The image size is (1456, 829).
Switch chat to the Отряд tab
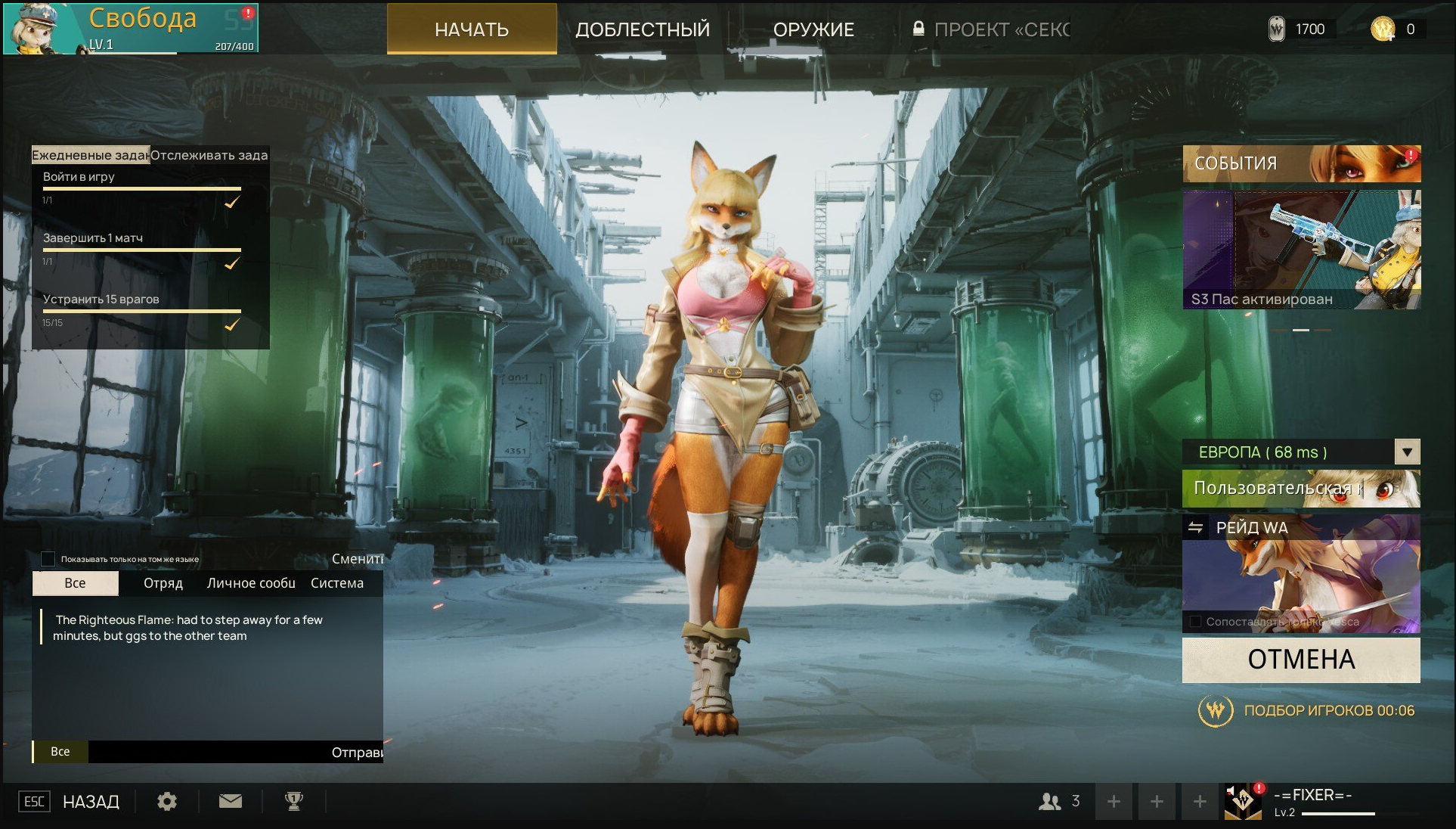tap(163, 583)
